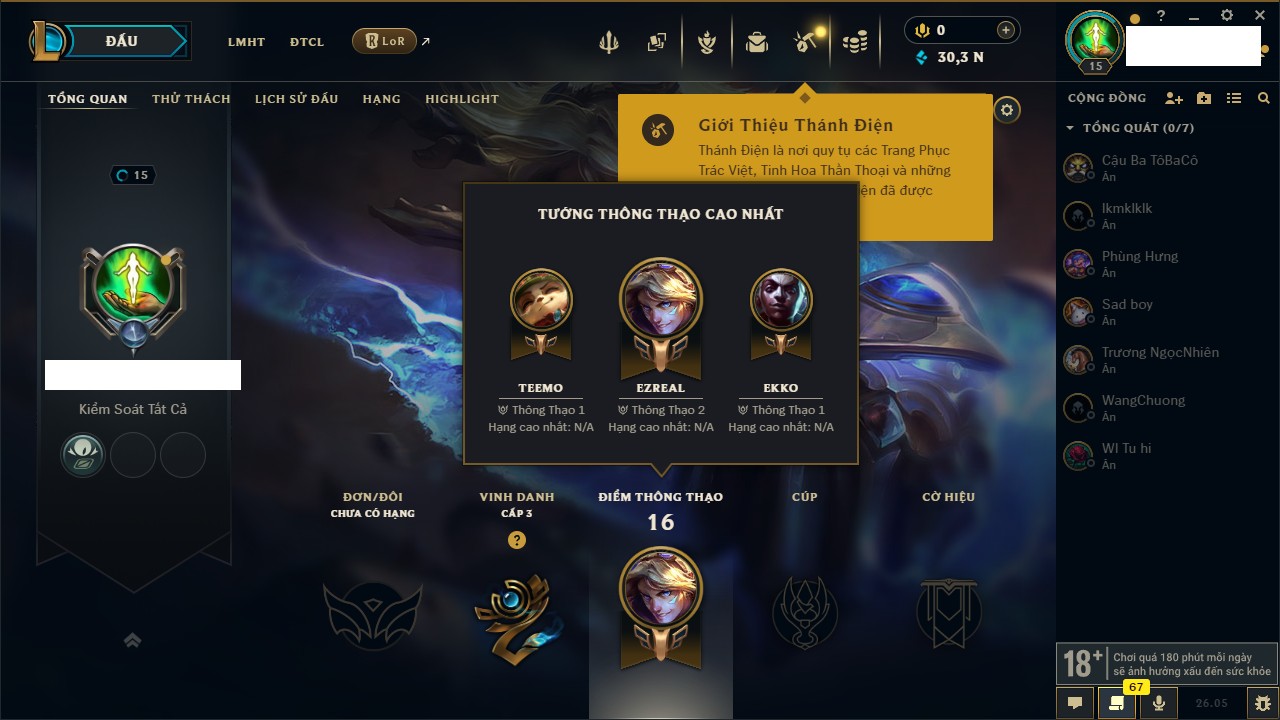
Task: Switch to the HẠNG tab
Action: (x=381, y=99)
